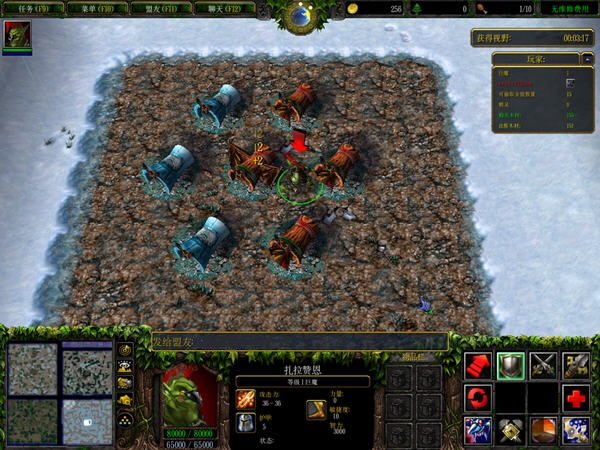Use the crossed hammers build ability
The image size is (600, 450).
coord(510,430)
